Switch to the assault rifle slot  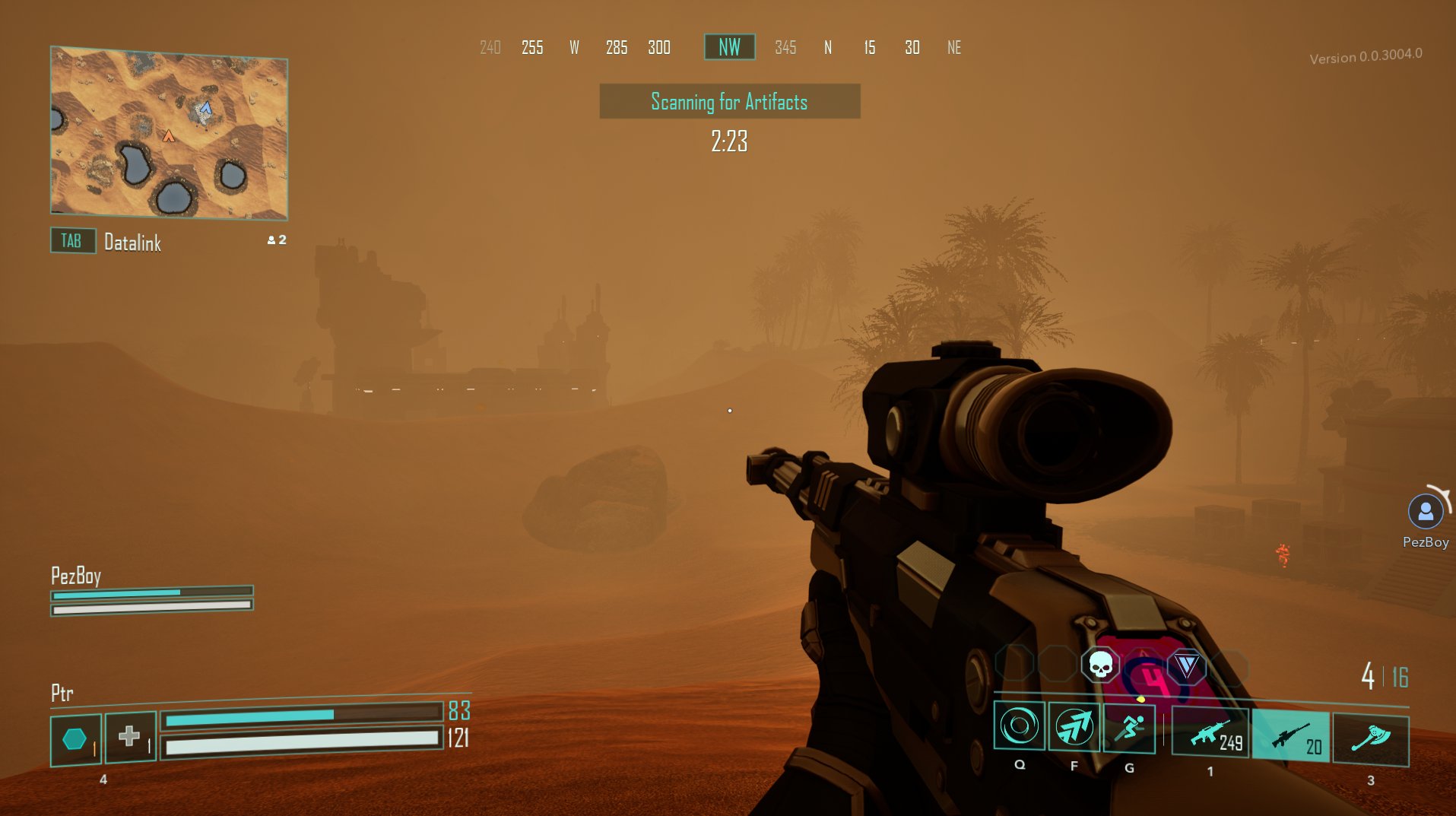1210,733
